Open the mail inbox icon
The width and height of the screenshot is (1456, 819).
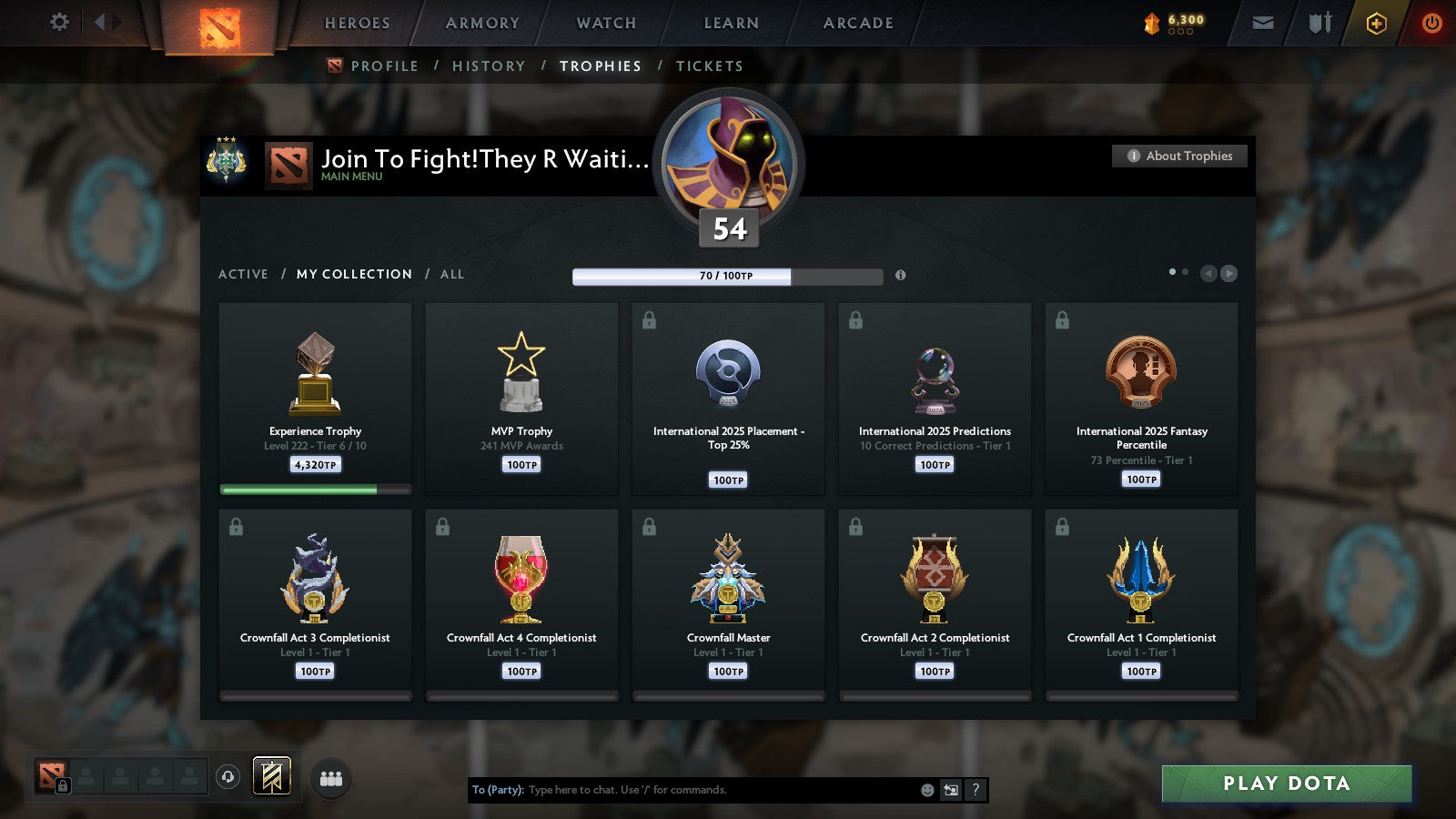tap(1261, 23)
